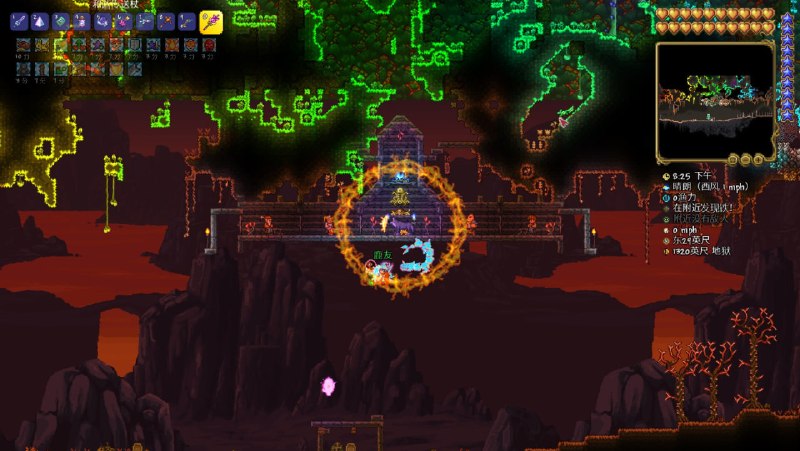Screen dimensions: 800x451
Task: Pick the purple item in hotbar slot 5
Action: coord(103,20)
